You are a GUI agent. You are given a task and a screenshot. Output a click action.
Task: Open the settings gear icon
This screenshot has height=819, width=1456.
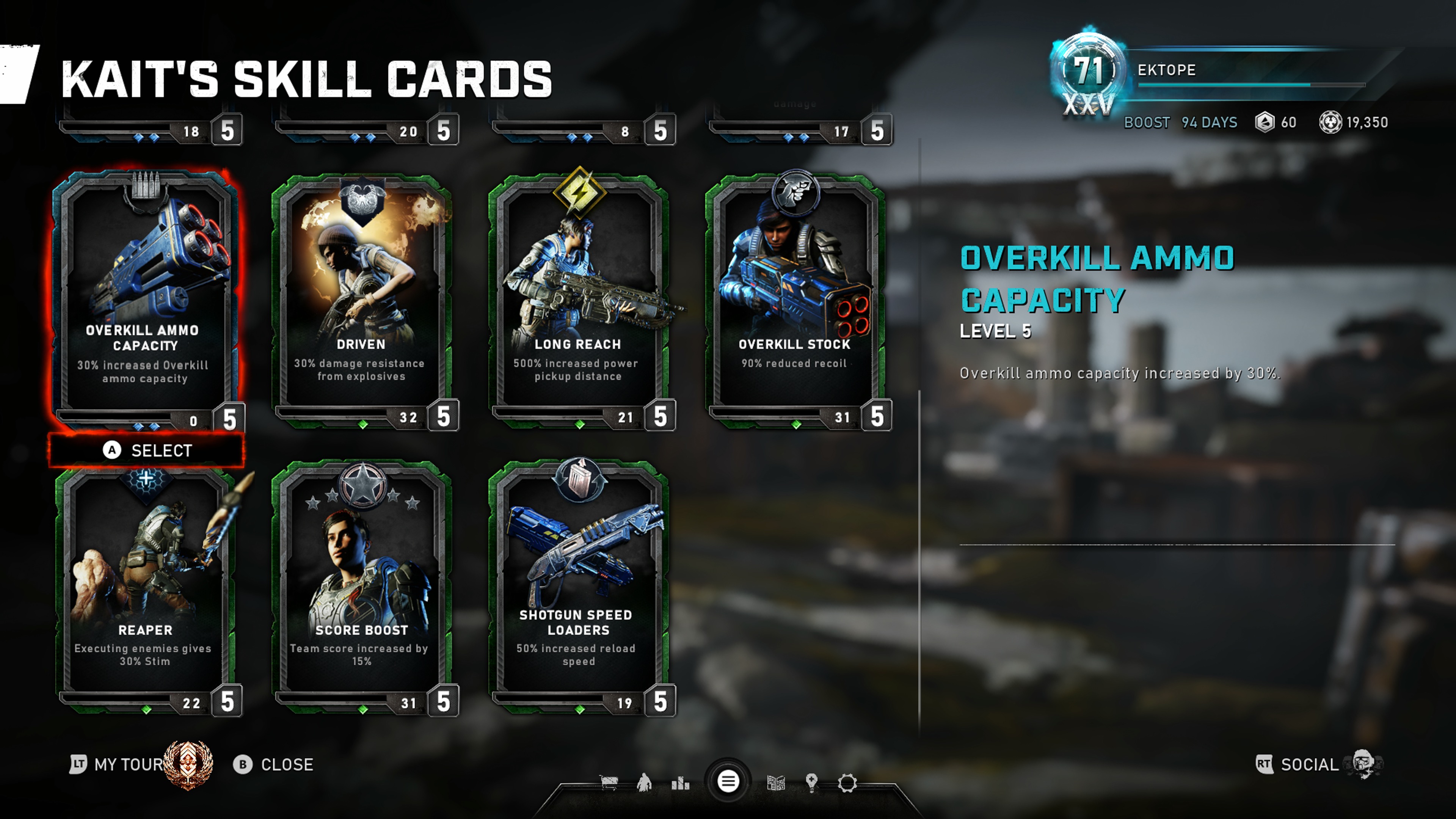(x=847, y=783)
